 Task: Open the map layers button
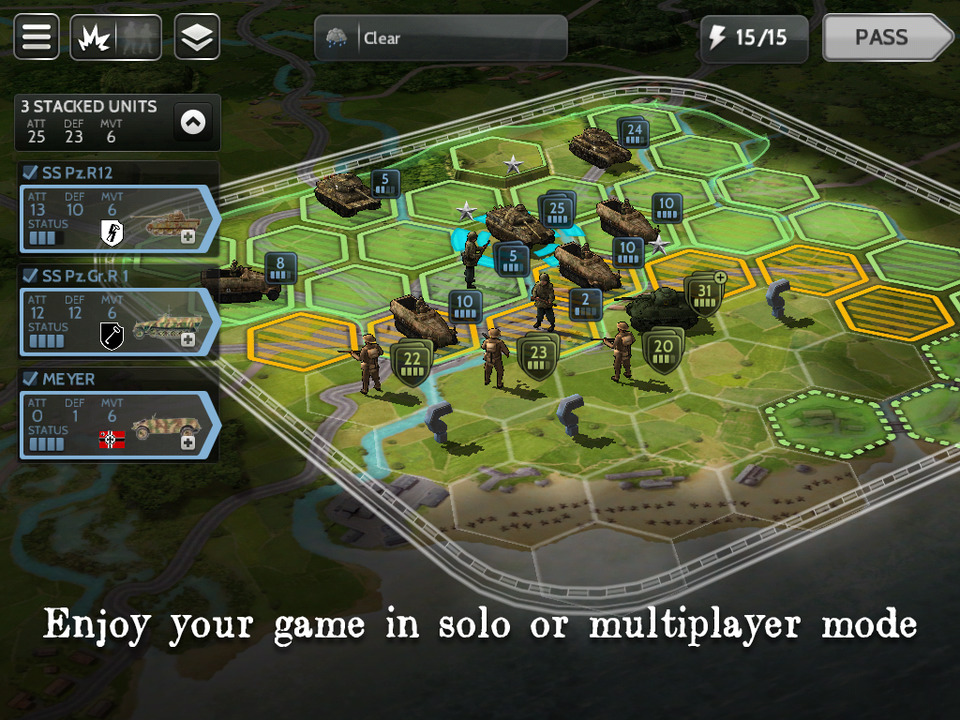pyautogui.click(x=197, y=37)
